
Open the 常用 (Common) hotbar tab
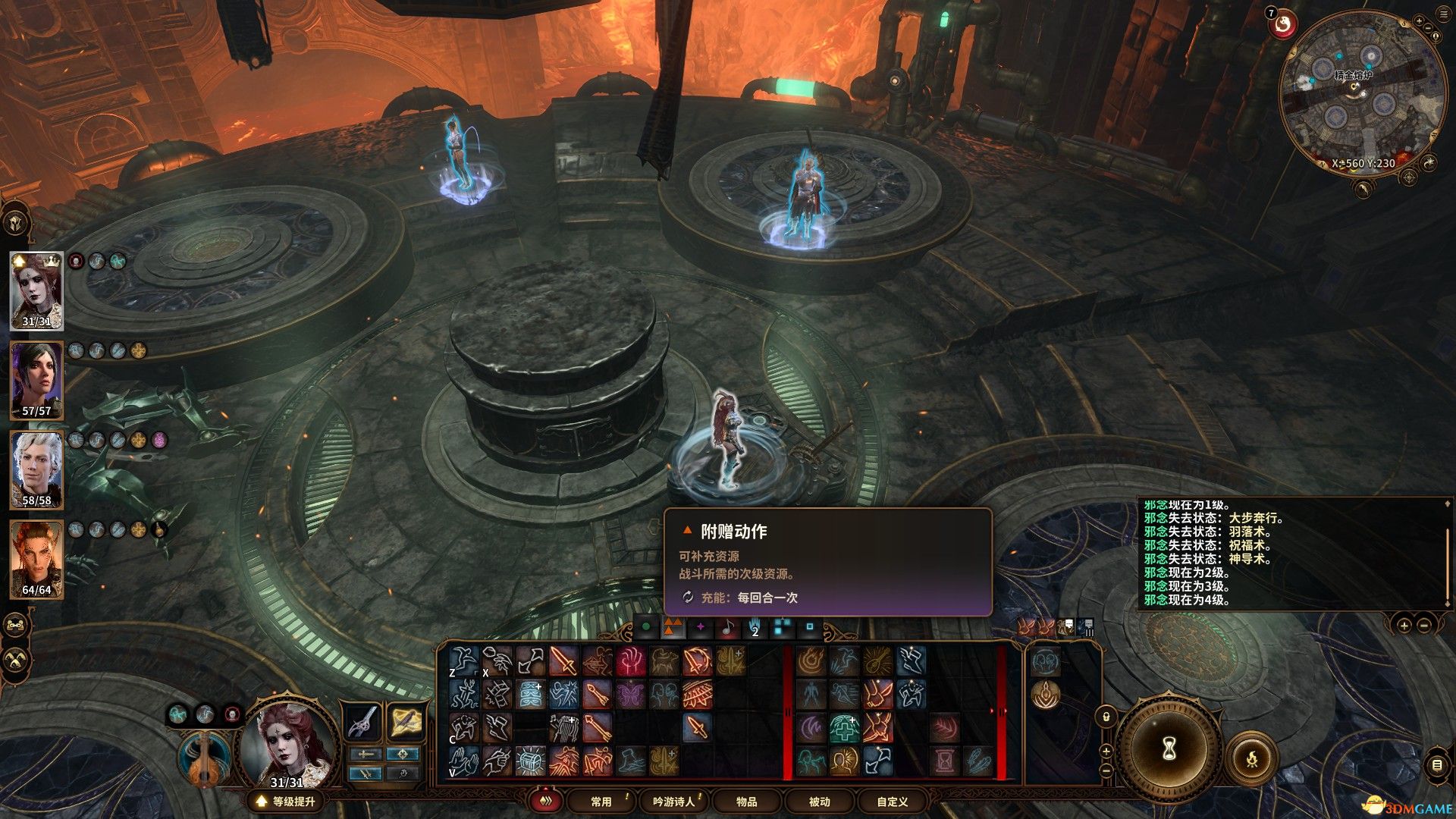pos(601,802)
